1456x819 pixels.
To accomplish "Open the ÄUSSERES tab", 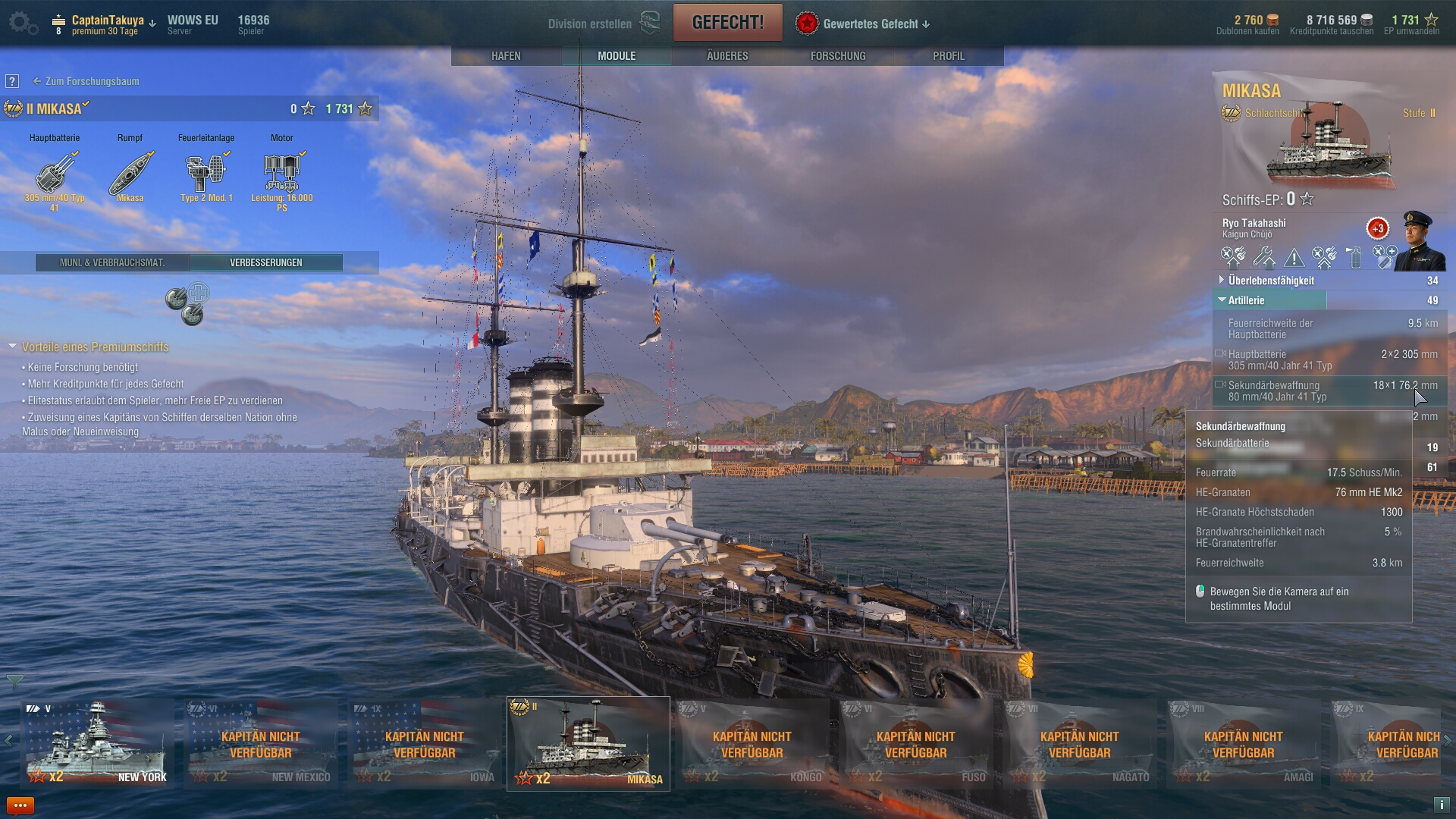I will tap(727, 56).
